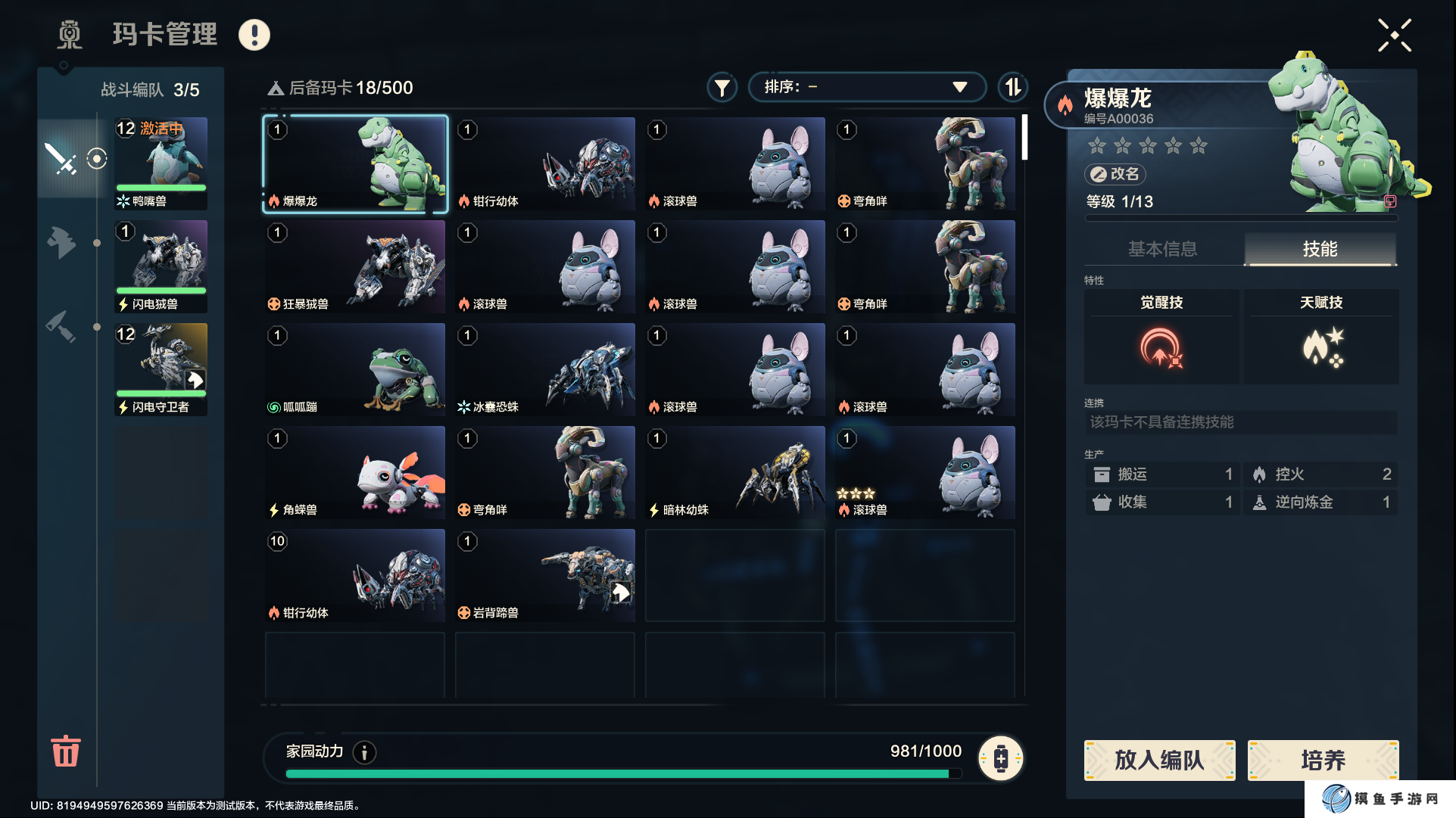This screenshot has height=818, width=1456.
Task: Close the 玛卡管理 screen
Action: (x=1394, y=36)
